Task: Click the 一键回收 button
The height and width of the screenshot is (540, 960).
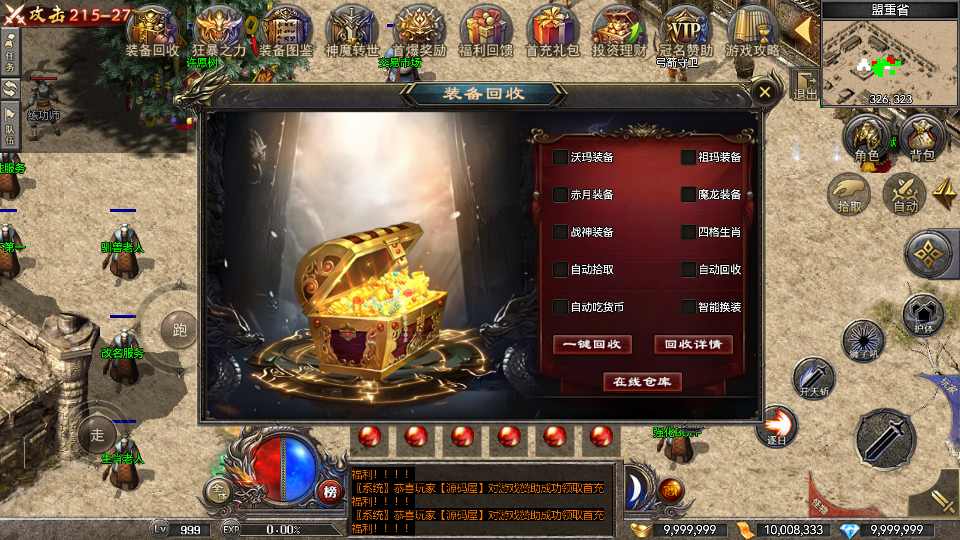Action: click(592, 344)
